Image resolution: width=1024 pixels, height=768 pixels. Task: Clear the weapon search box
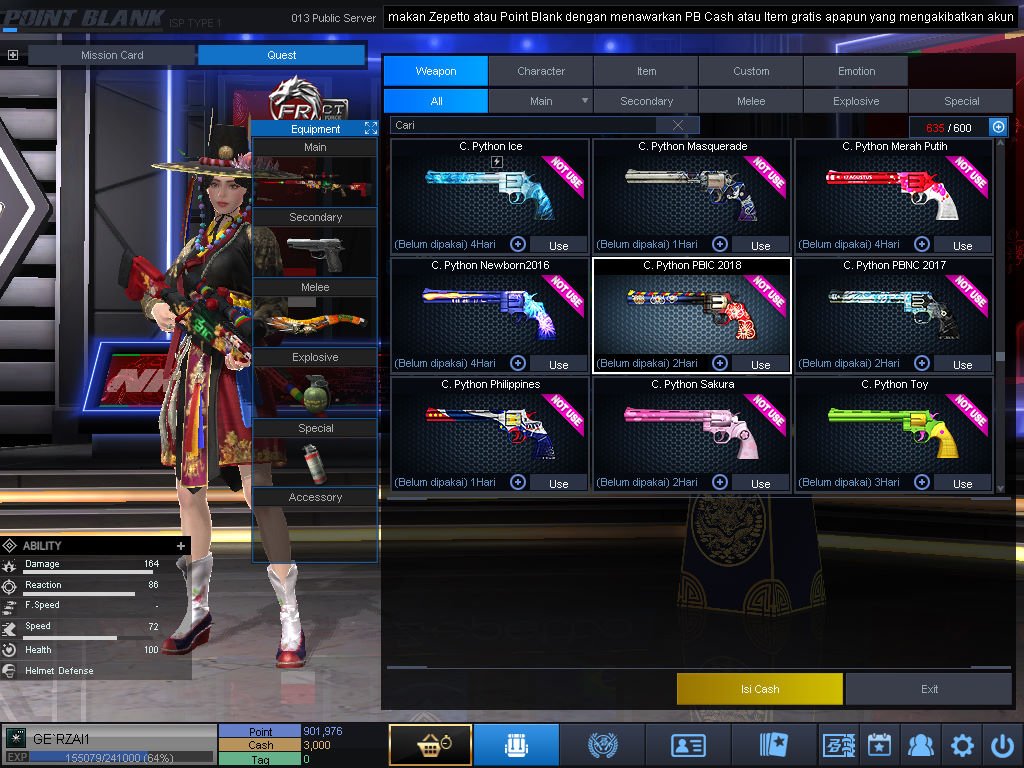679,125
